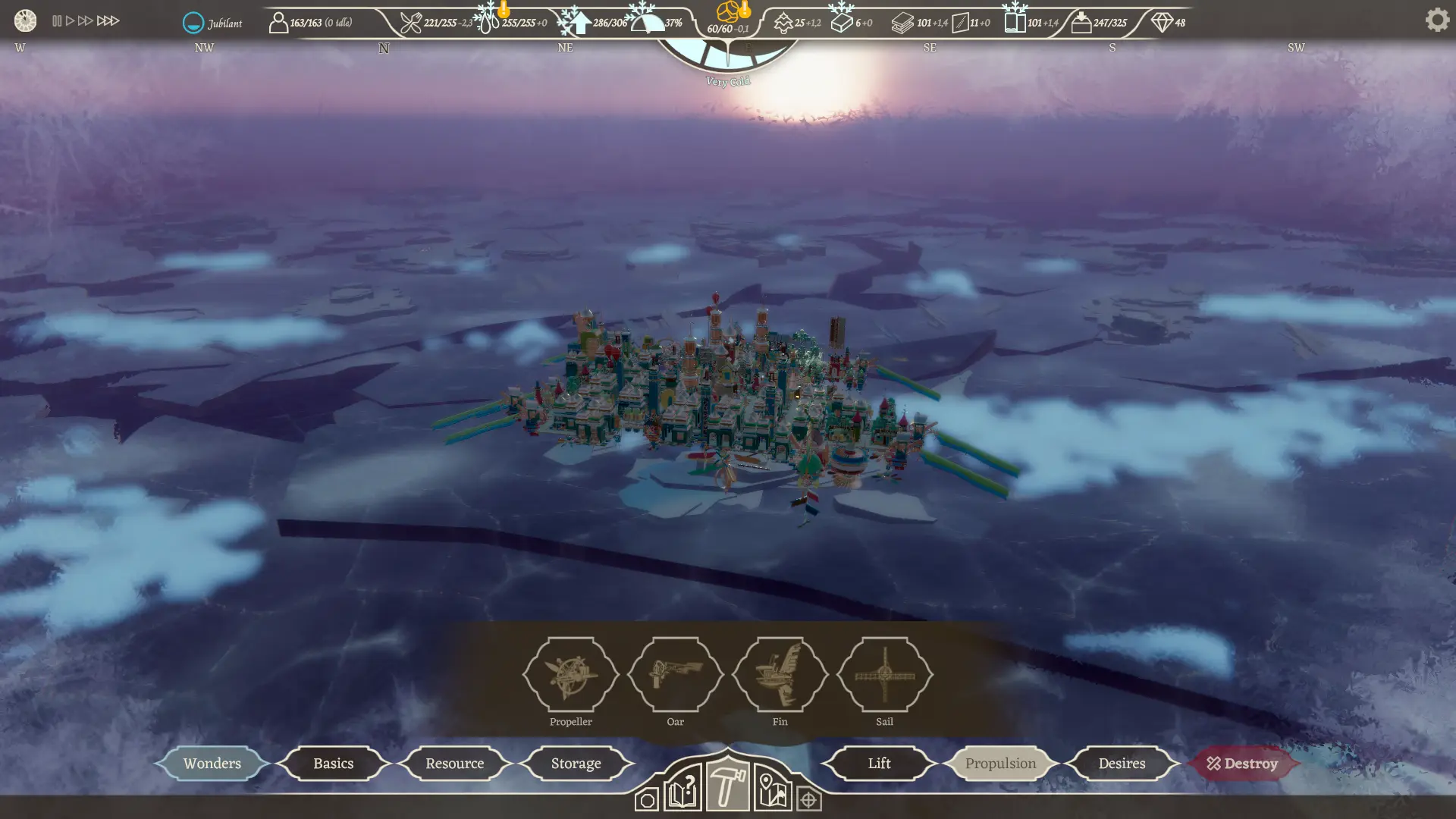This screenshot has height=819, width=1456.
Task: Switch to the Wonders tab
Action: pyautogui.click(x=212, y=763)
